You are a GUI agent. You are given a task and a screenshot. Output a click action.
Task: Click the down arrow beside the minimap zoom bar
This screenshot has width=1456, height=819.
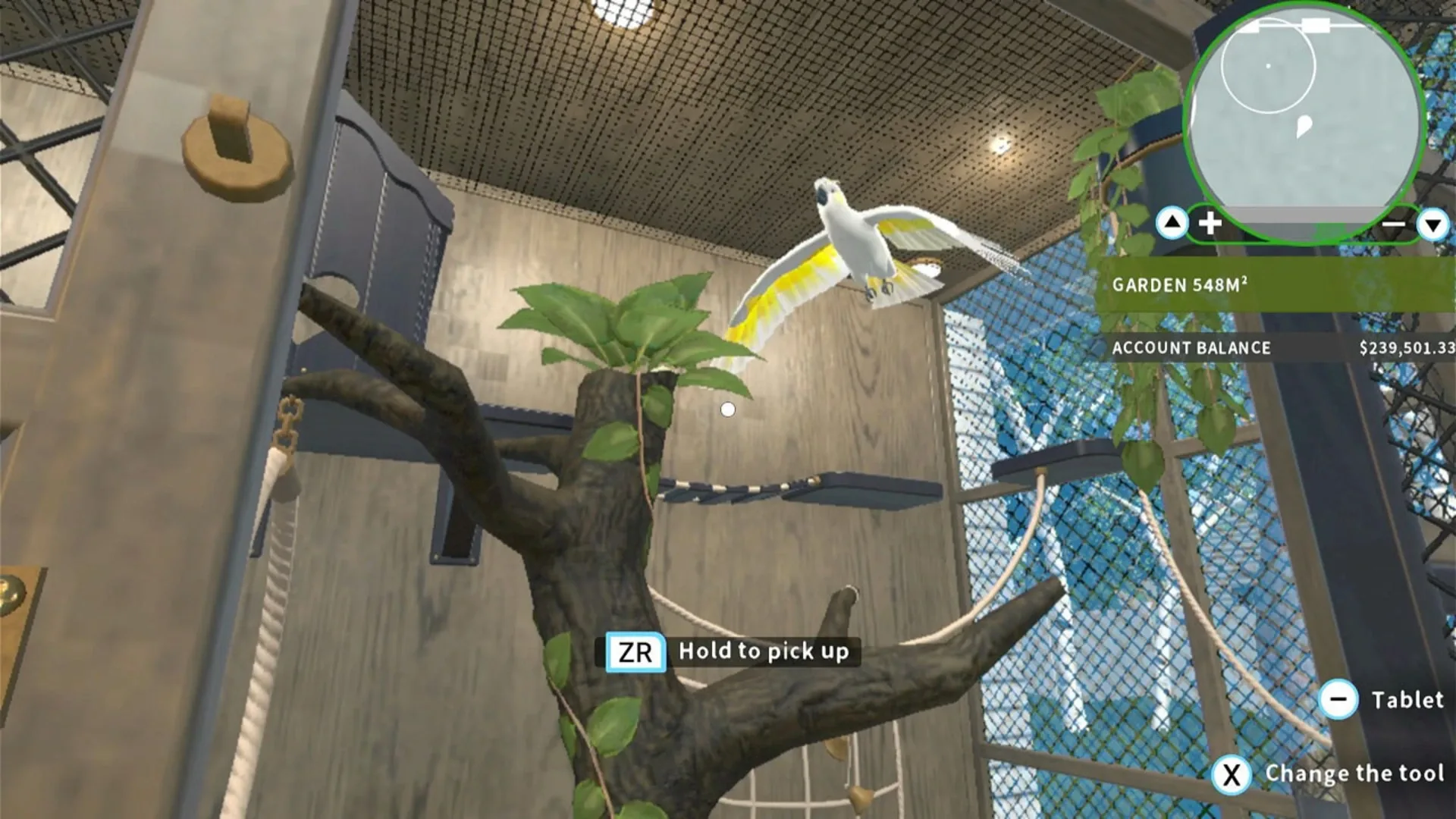tap(1431, 224)
